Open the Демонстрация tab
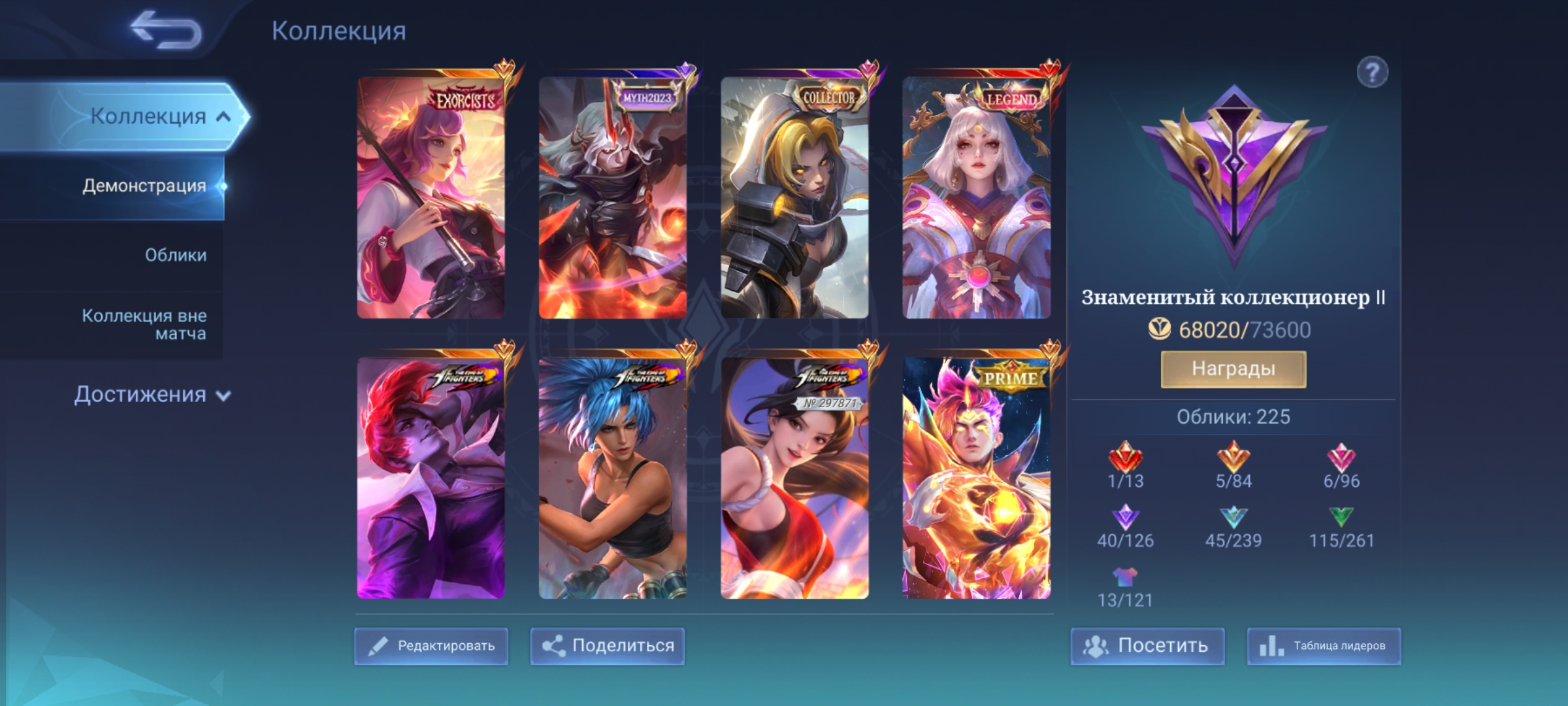 pos(144,186)
